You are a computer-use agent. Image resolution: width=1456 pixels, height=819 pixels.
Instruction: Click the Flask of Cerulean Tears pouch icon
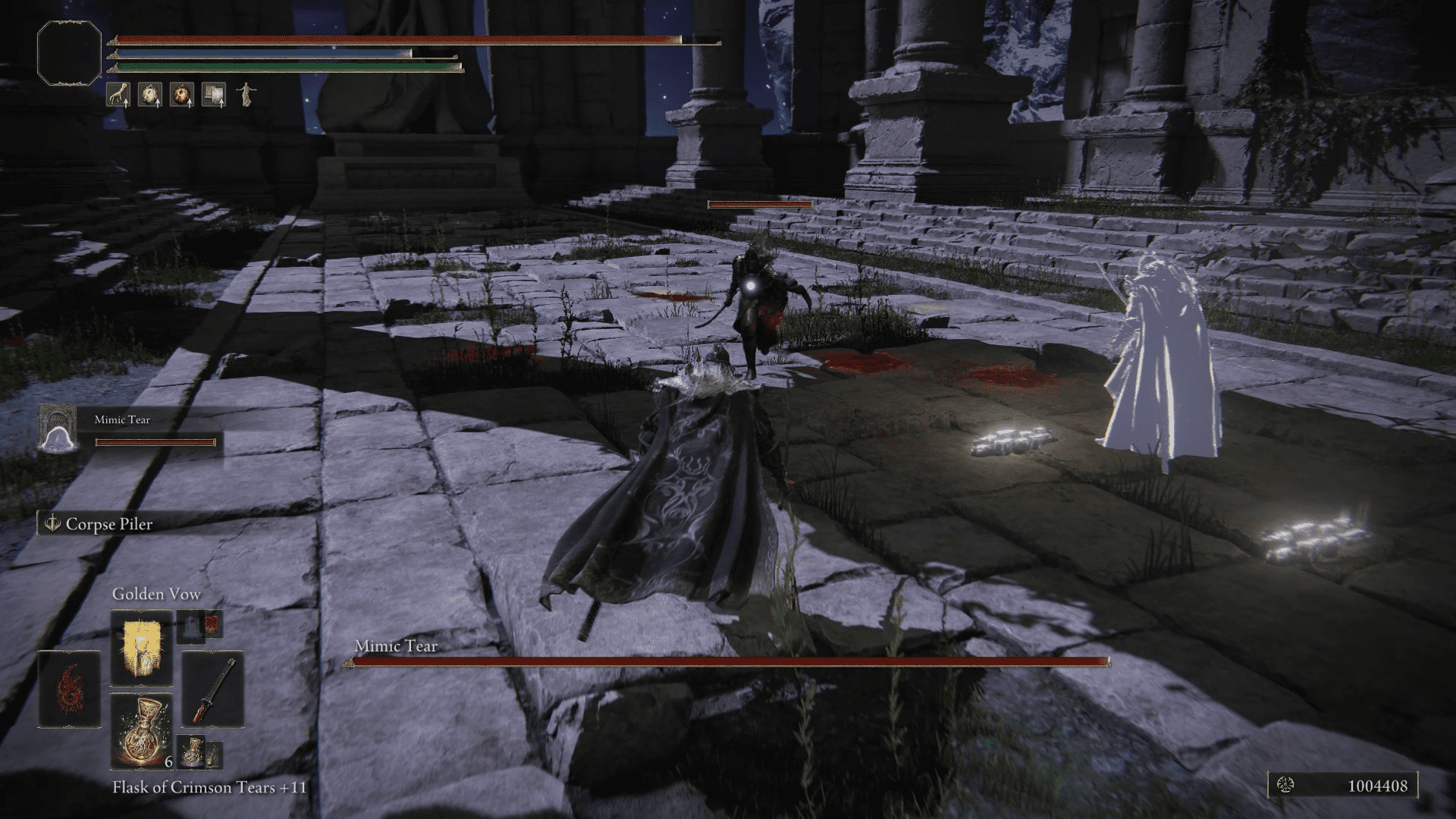tap(192, 753)
